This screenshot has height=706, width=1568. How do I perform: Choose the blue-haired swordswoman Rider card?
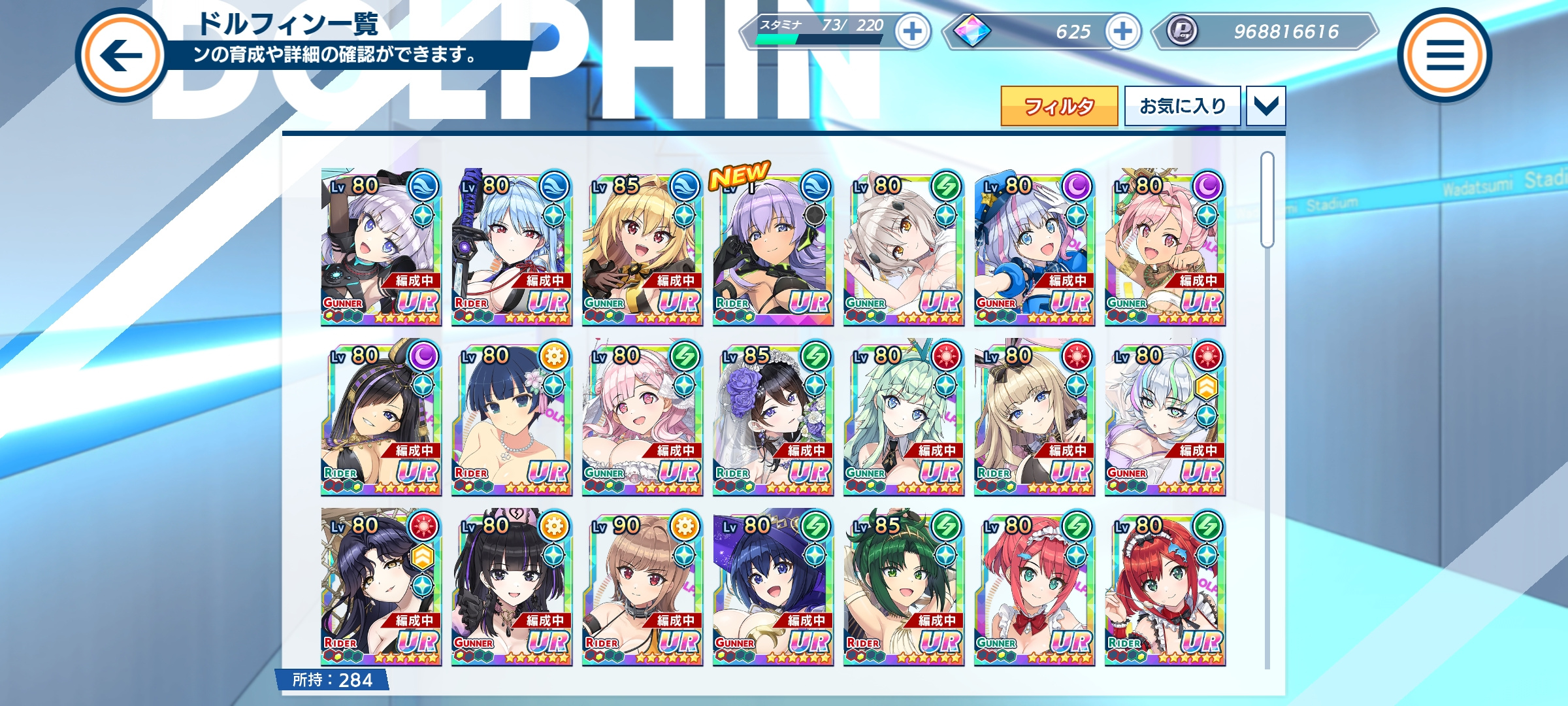[512, 248]
